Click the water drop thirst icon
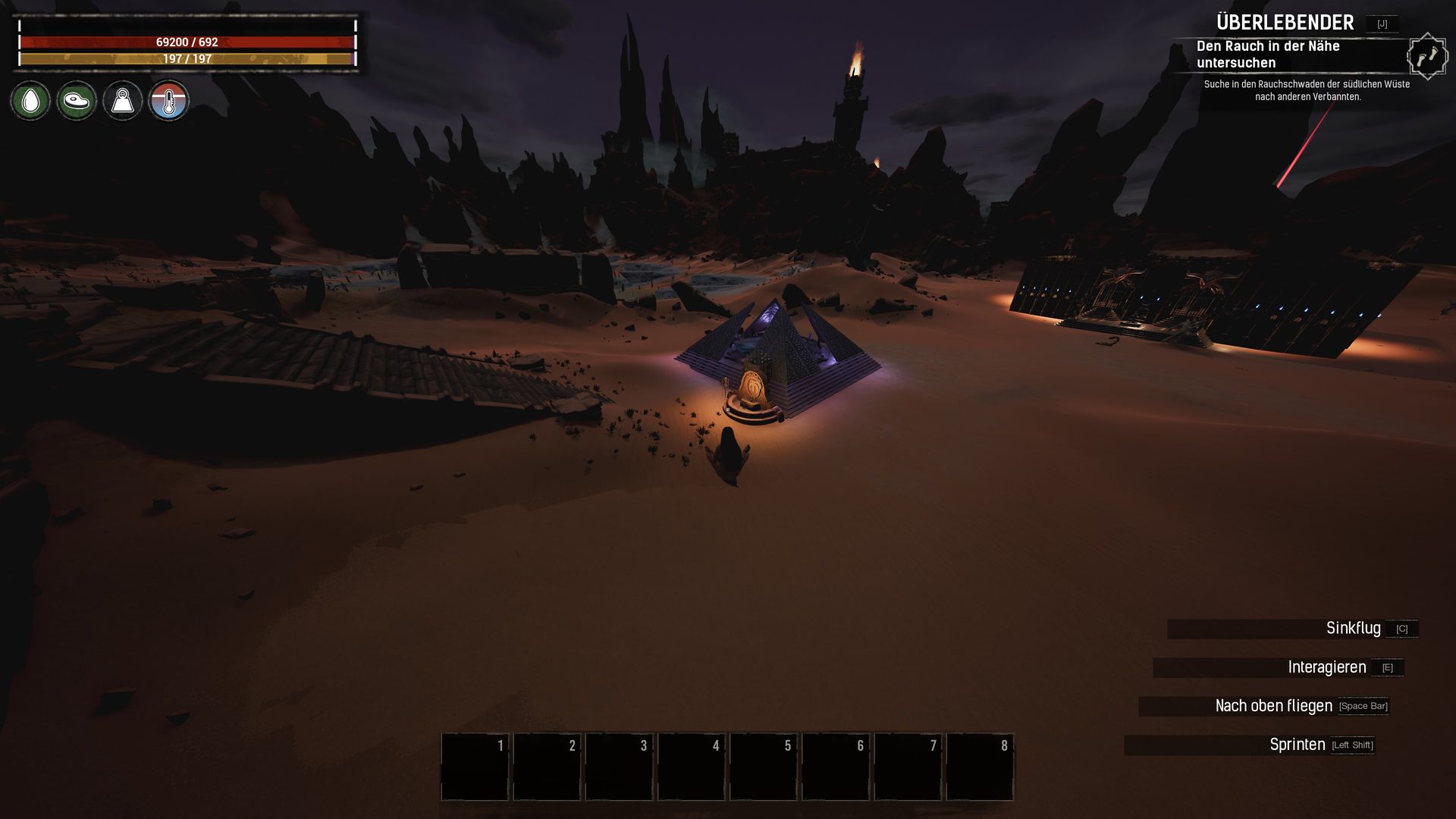 click(x=30, y=100)
